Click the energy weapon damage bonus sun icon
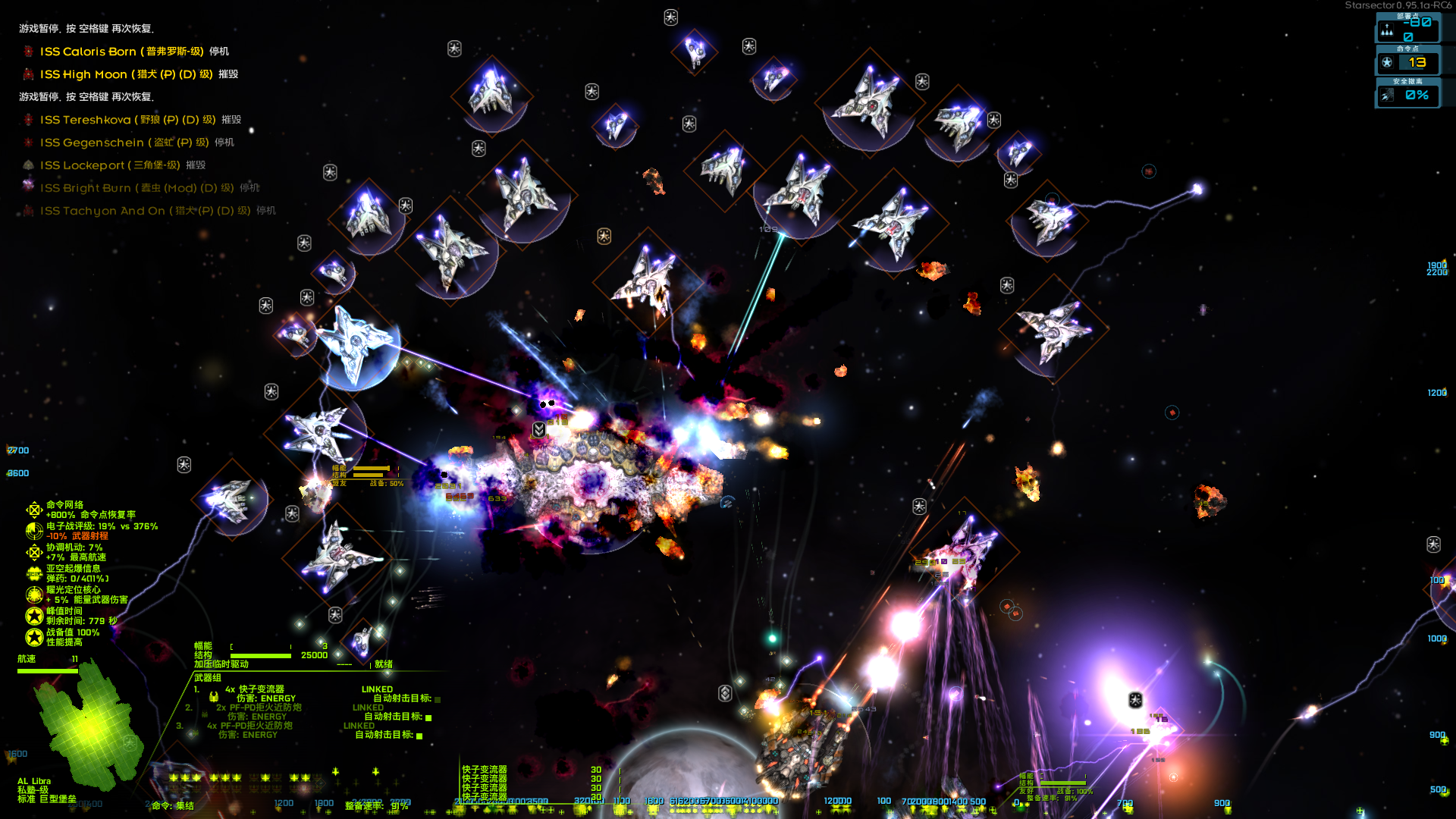The image size is (1456, 819). click(34, 595)
